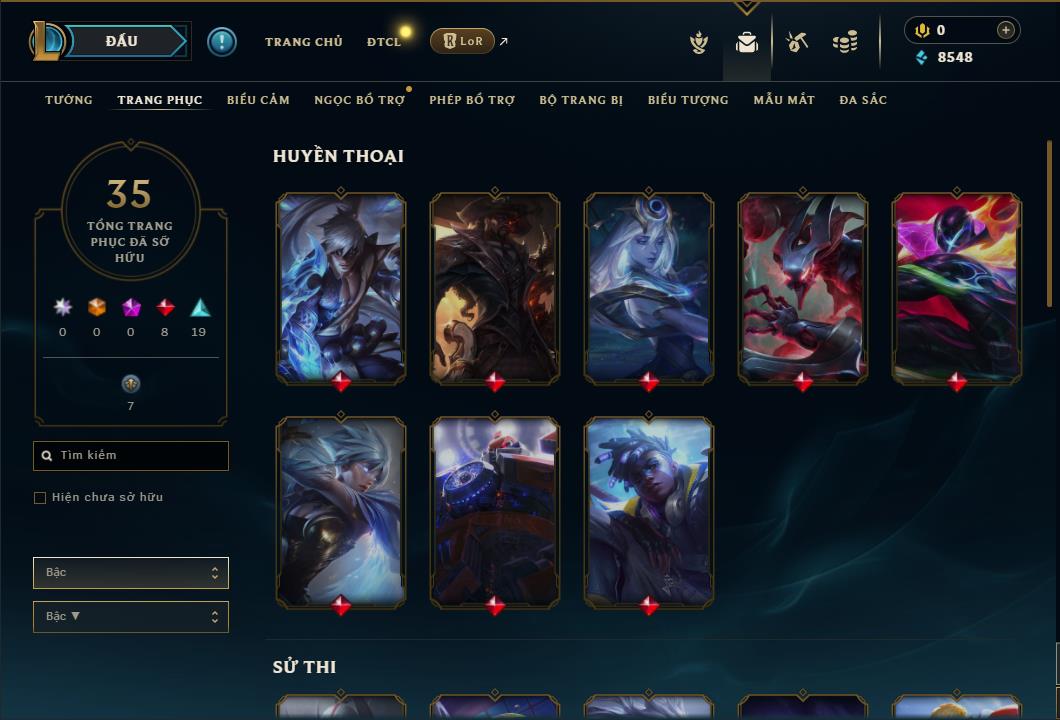Select the MẪU MẮT tab
Viewport: 1060px width, 720px height.
[x=784, y=100]
